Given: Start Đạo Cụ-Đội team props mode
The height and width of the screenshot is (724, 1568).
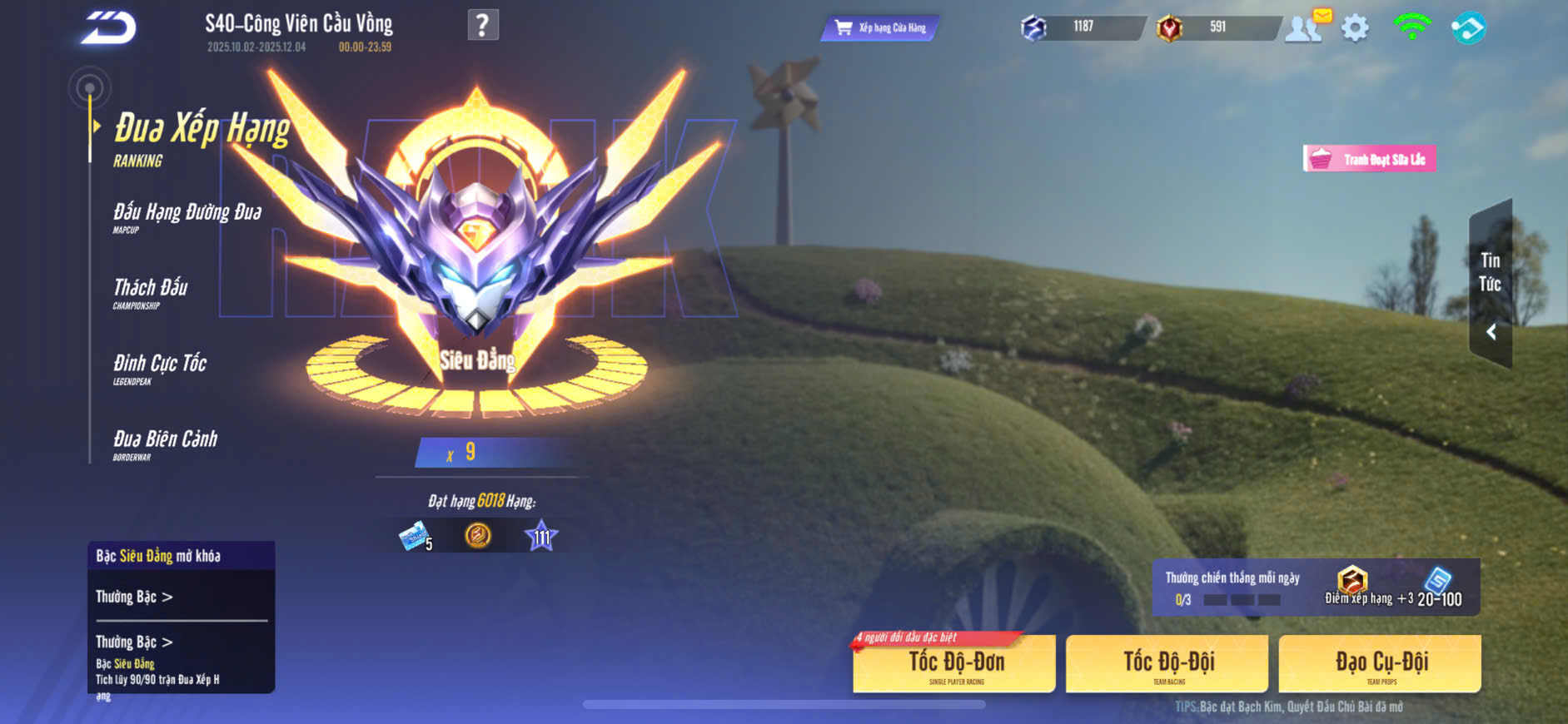Looking at the screenshot, I should click(1380, 664).
